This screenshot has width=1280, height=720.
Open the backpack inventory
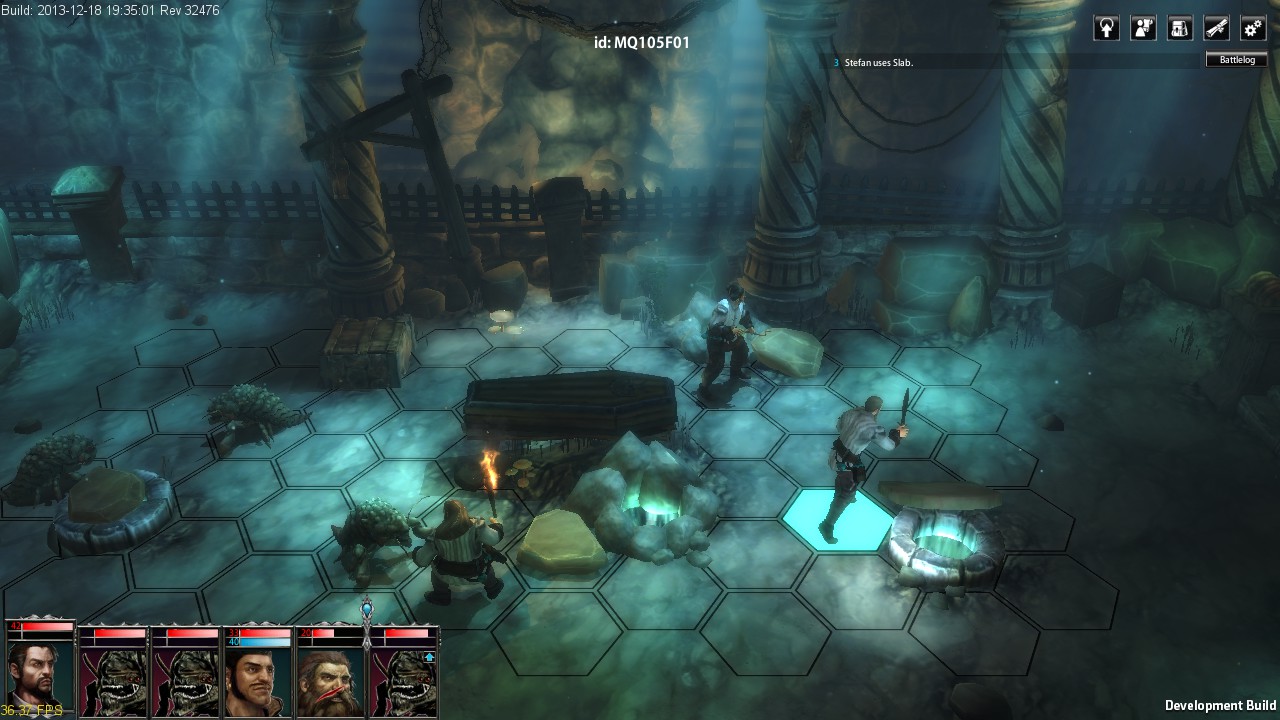click(x=1180, y=28)
